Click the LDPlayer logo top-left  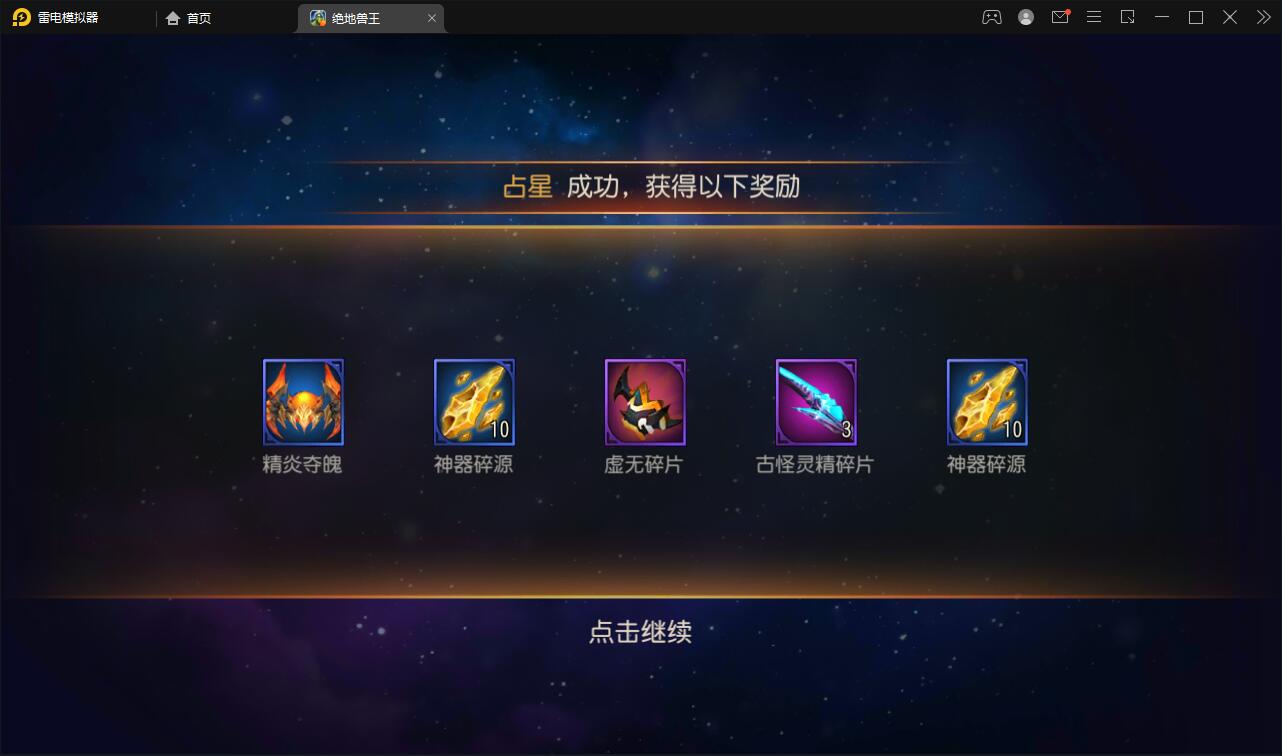[x=22, y=17]
